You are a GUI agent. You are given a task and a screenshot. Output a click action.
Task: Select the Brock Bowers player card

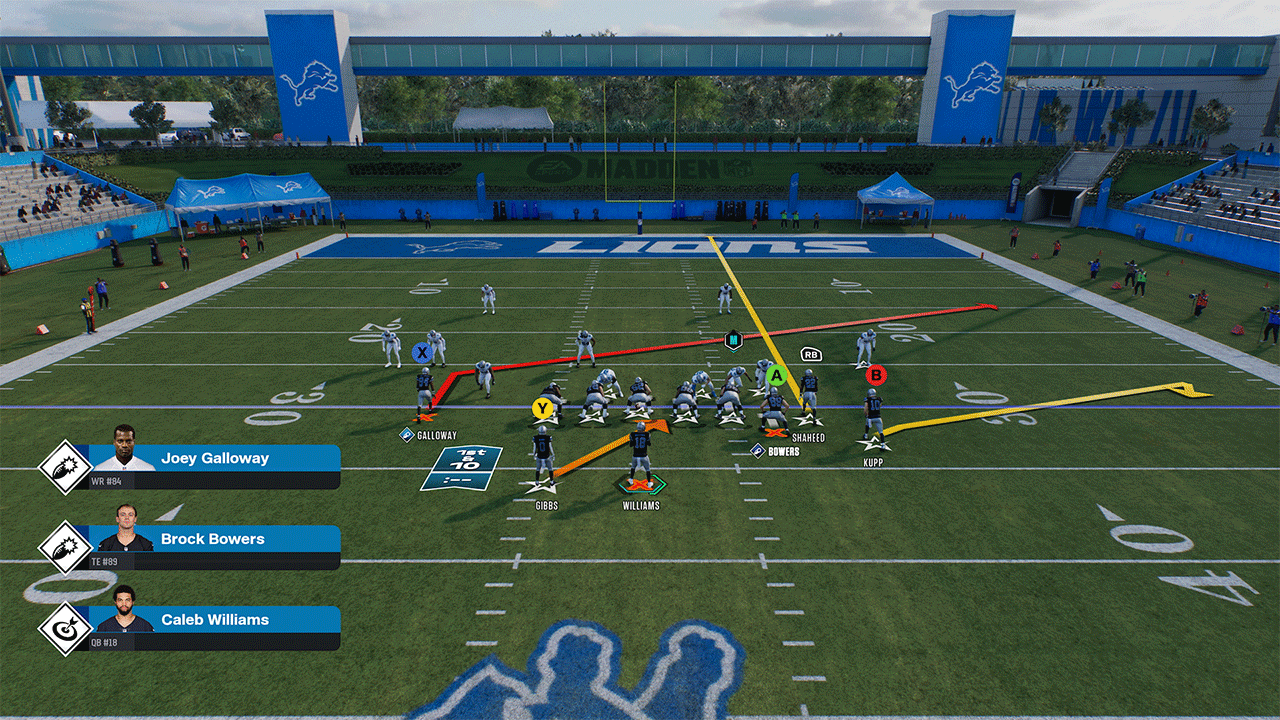(215, 547)
